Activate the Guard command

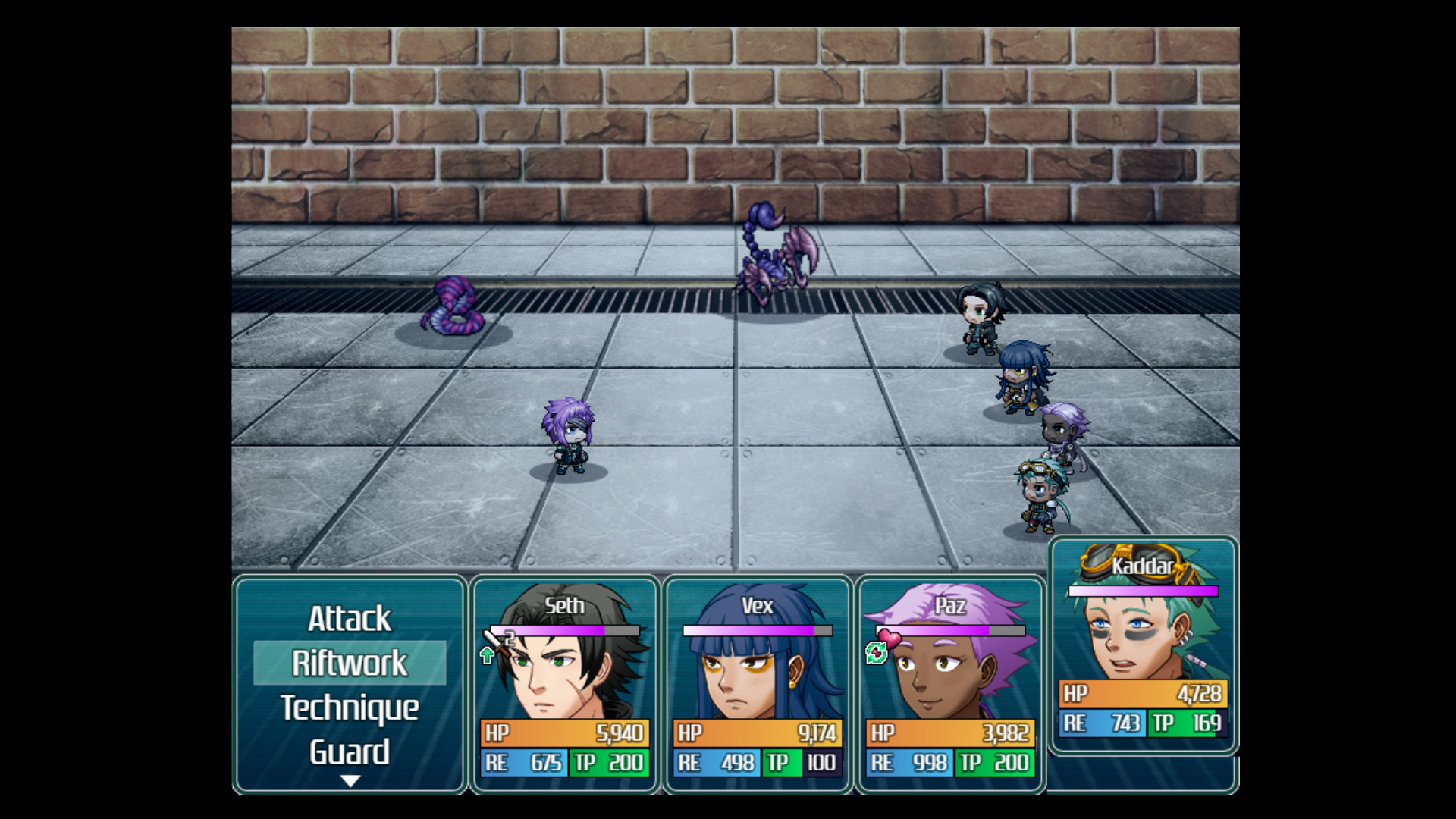pos(350,752)
